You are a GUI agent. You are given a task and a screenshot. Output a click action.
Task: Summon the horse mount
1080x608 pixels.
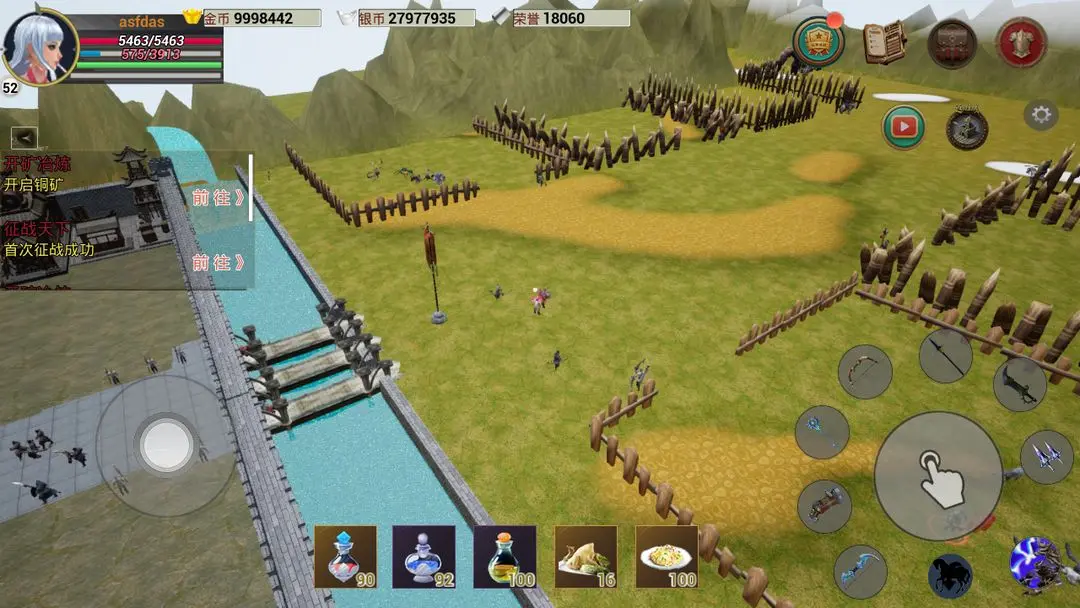(x=950, y=577)
